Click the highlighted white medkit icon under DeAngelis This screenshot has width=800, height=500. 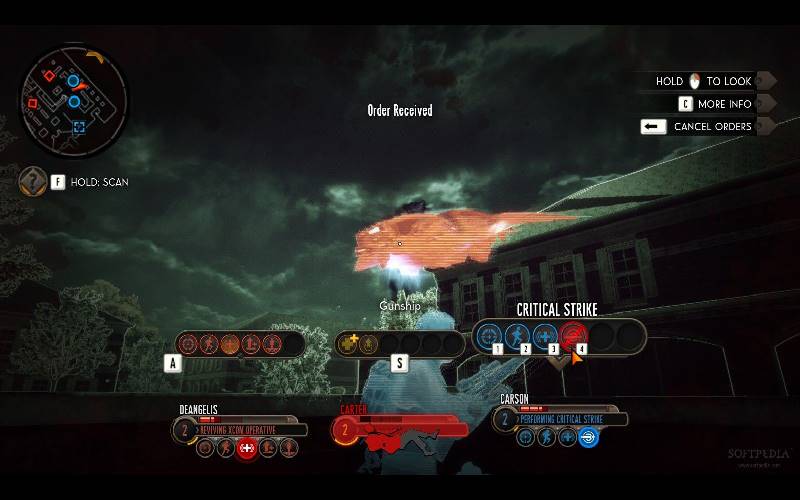247,449
